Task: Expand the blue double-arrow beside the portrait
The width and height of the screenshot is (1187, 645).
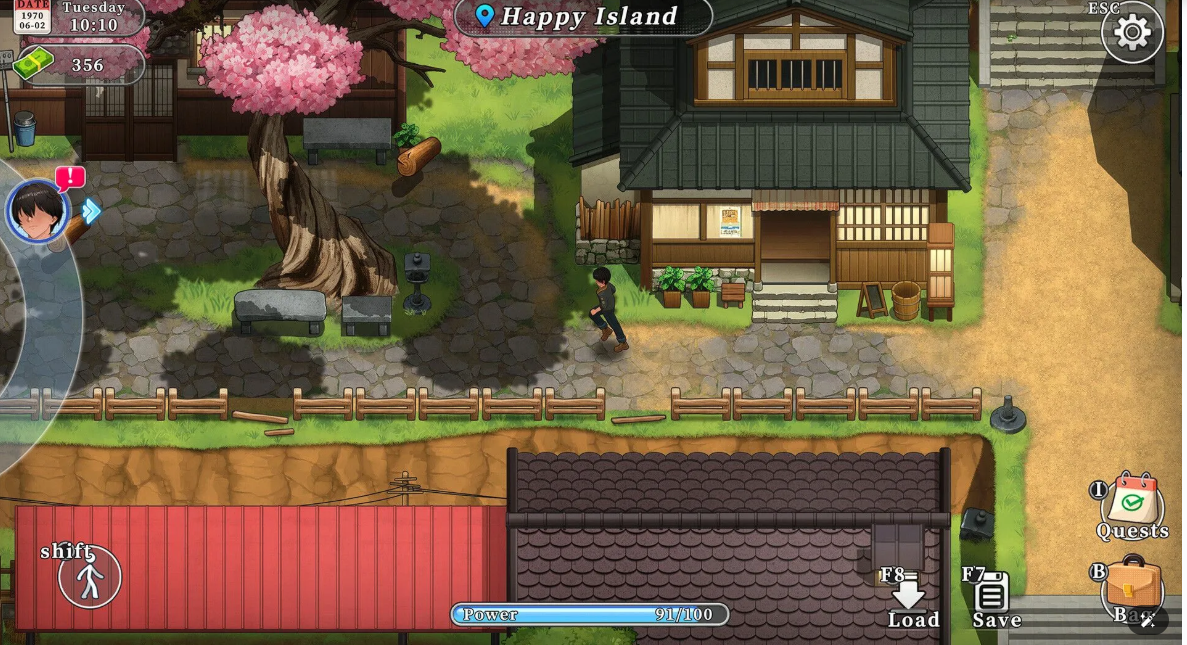Action: point(91,211)
